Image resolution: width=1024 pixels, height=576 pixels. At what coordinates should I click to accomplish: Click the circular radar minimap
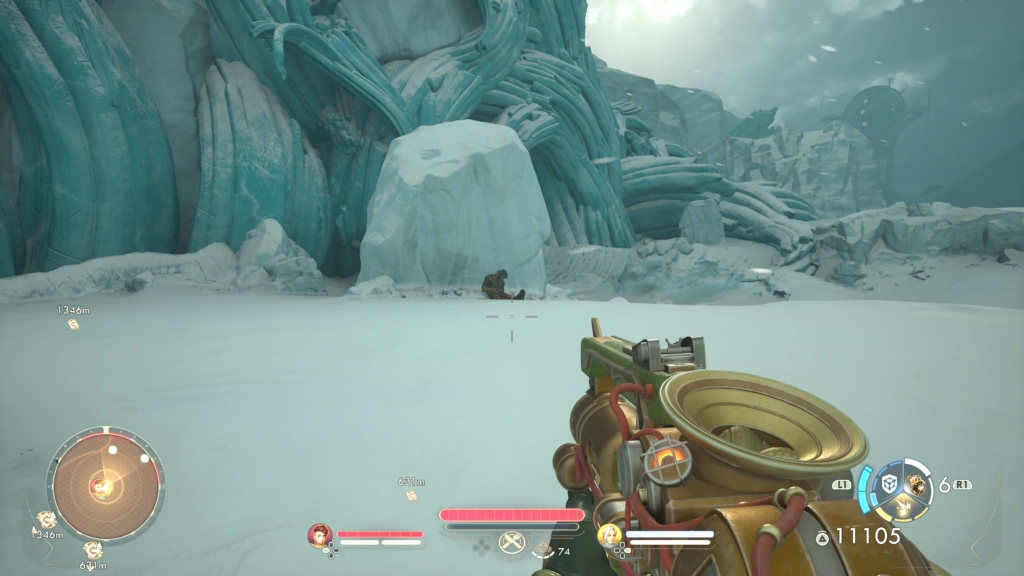[105, 485]
